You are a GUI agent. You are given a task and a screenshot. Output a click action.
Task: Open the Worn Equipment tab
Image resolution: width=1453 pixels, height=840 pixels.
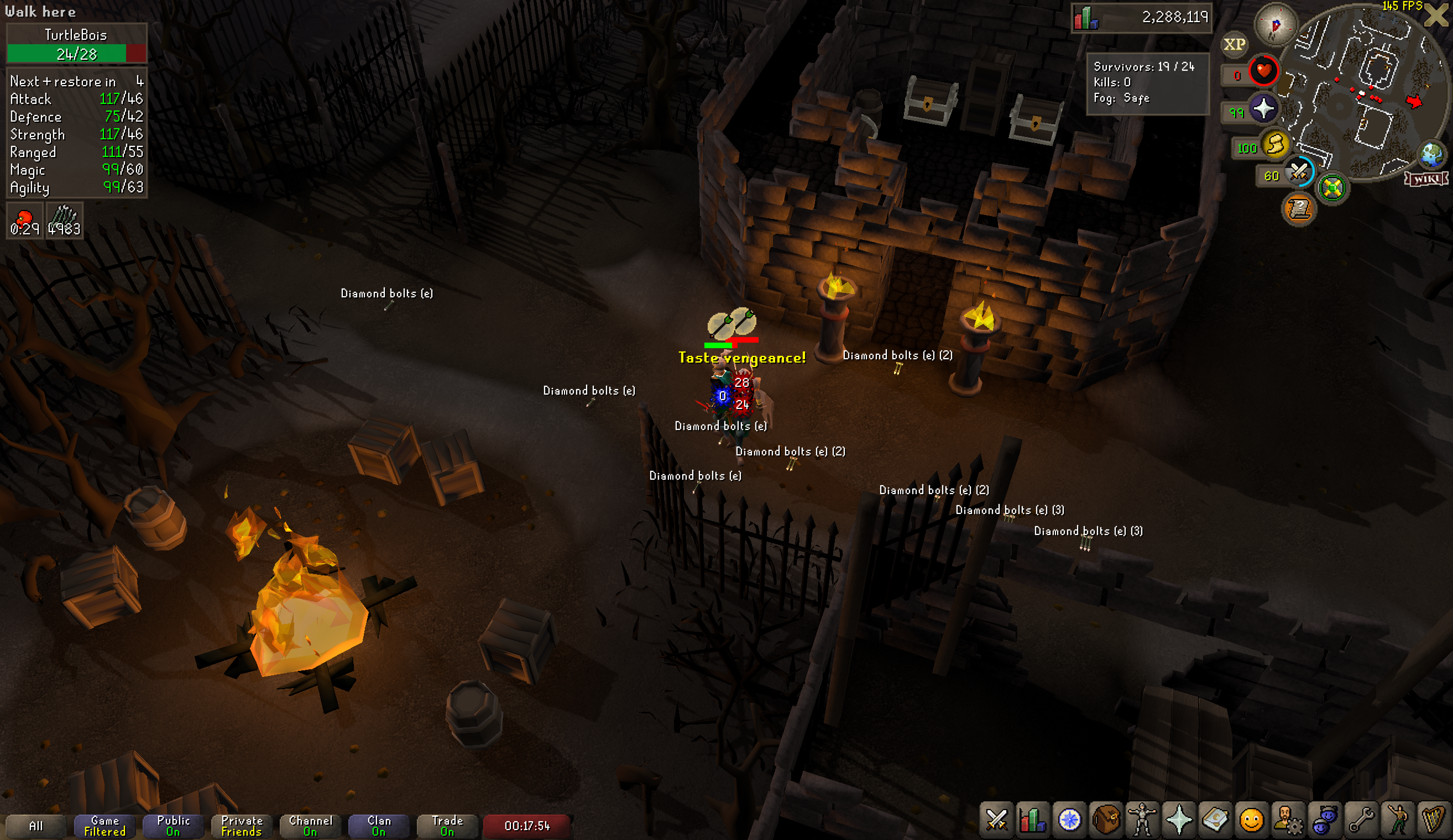coord(1142,819)
